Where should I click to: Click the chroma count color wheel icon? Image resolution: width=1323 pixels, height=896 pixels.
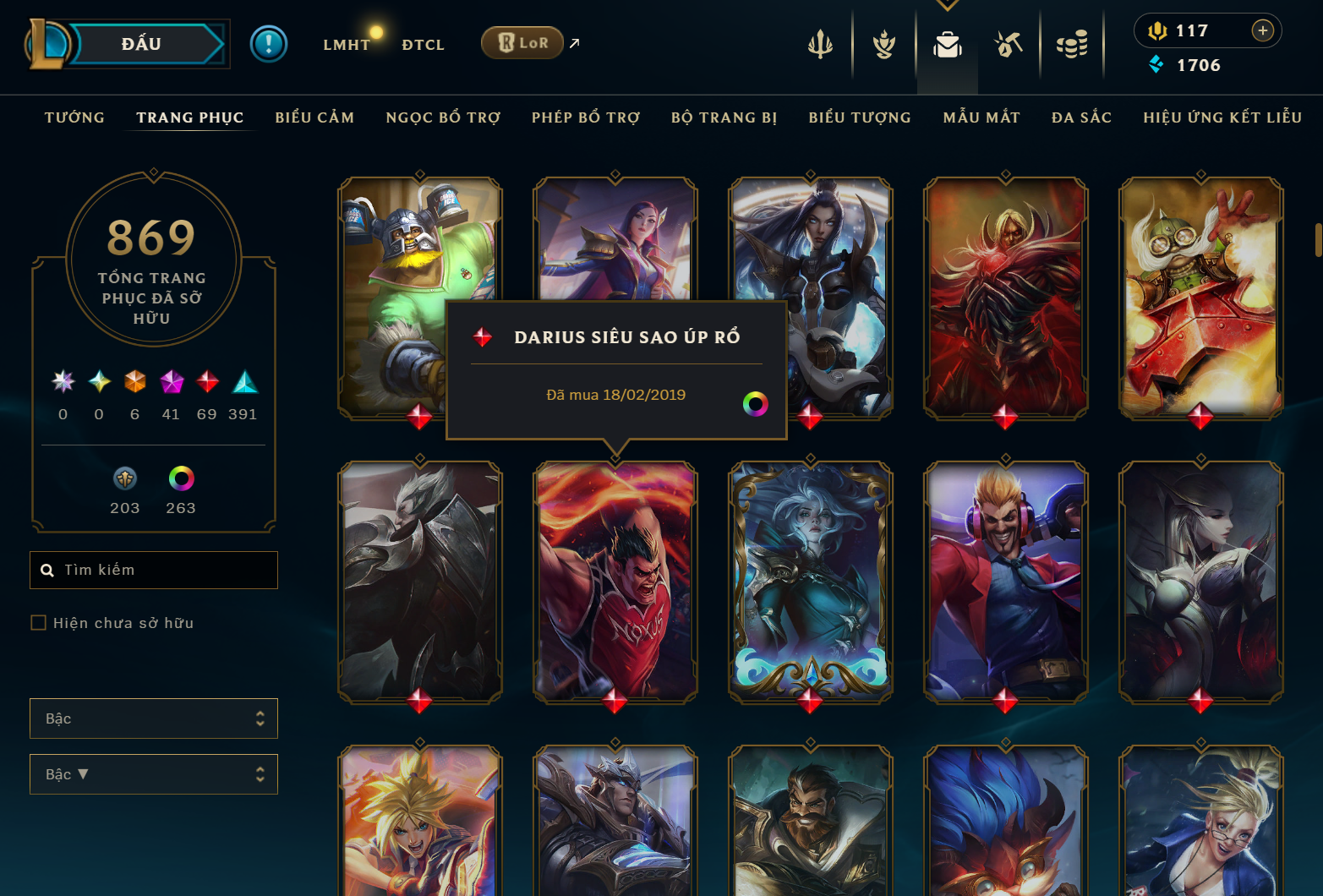[180, 478]
